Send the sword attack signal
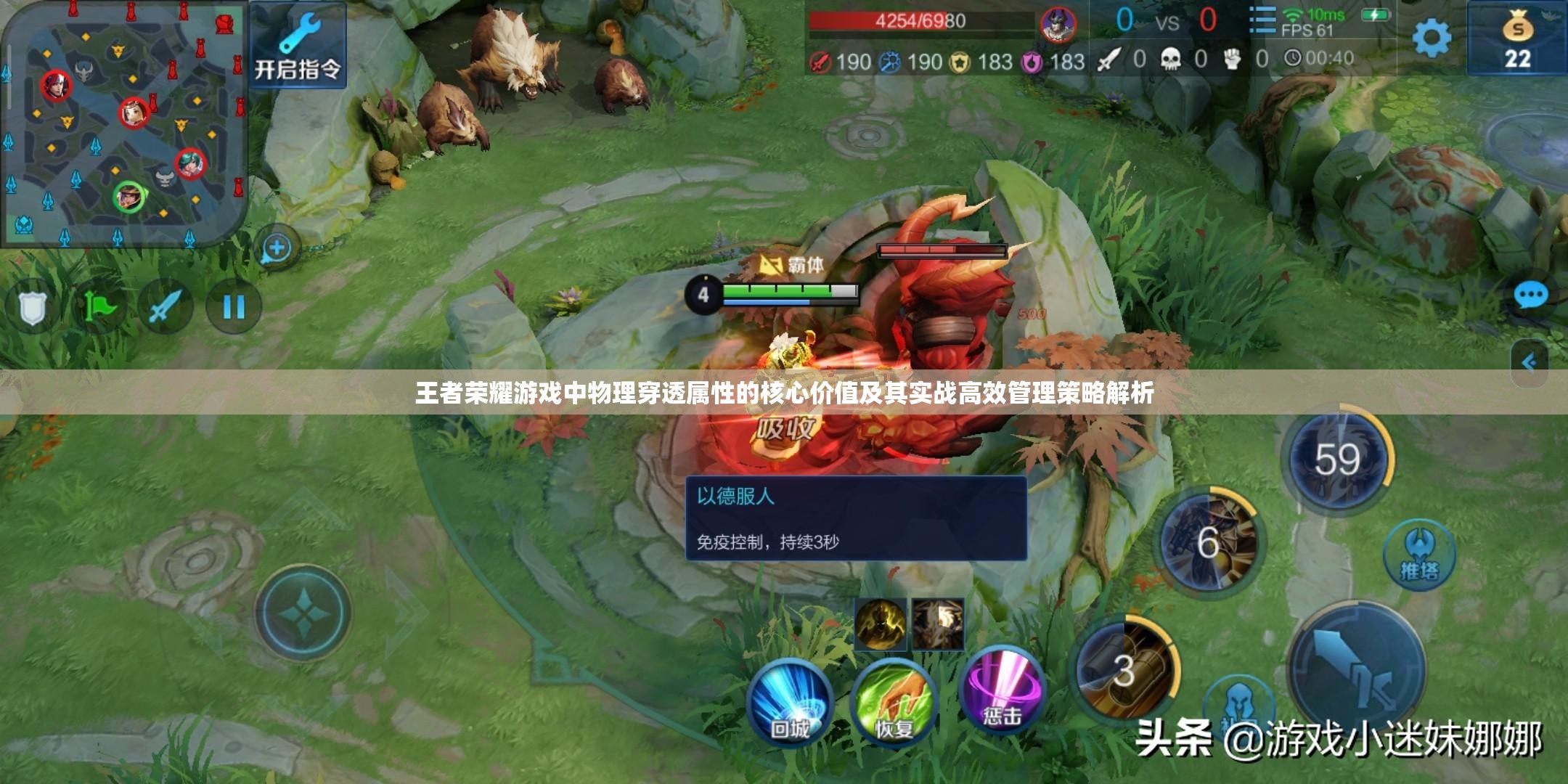 165,307
